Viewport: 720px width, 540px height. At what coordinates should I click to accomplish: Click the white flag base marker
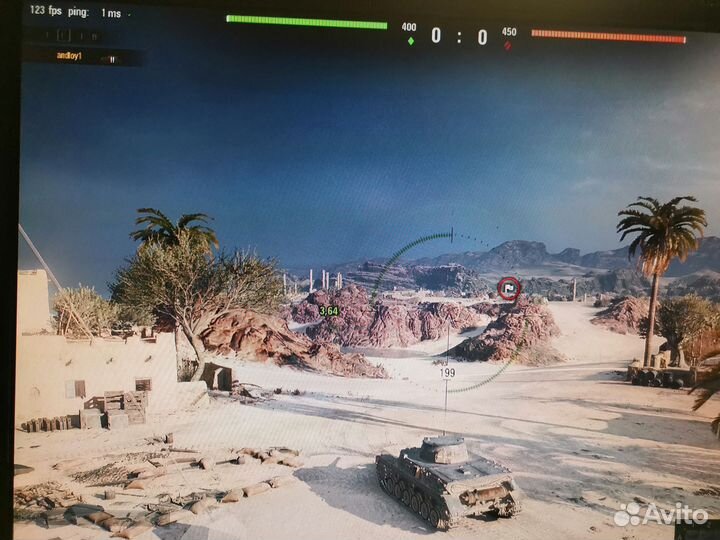(509, 288)
